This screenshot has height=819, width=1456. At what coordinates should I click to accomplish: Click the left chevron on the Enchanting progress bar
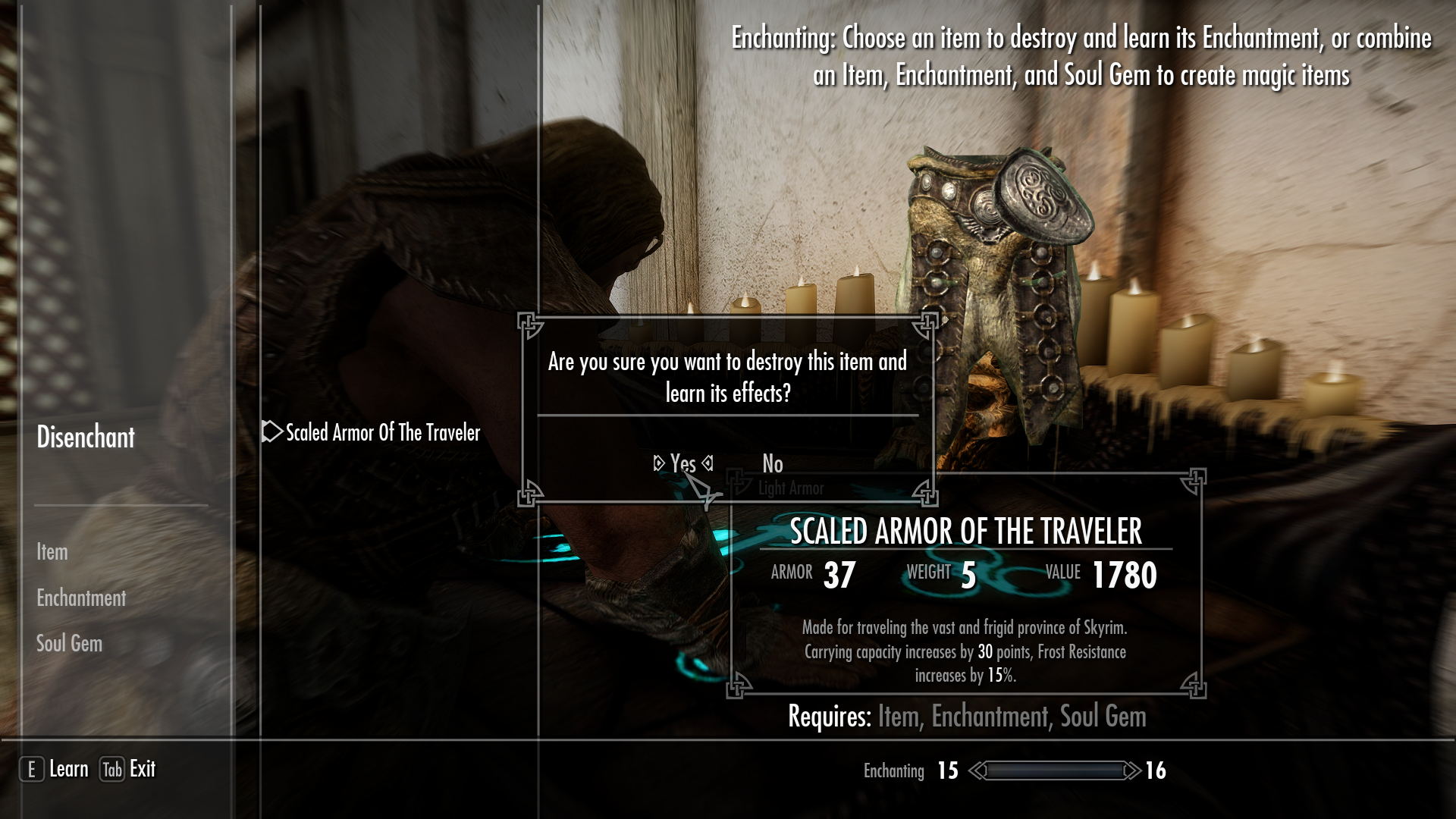click(977, 770)
